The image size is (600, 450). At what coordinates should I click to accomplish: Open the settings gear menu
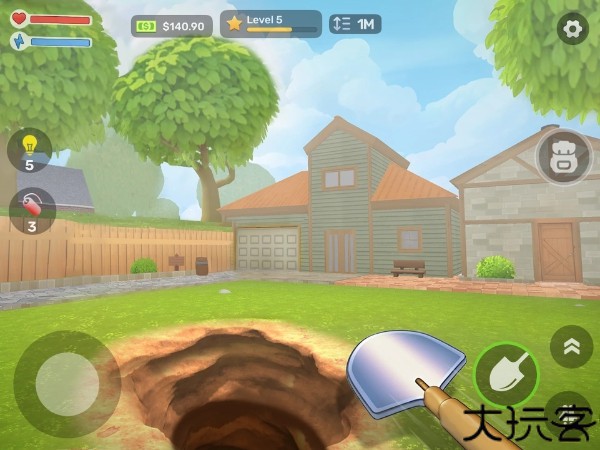(x=573, y=29)
